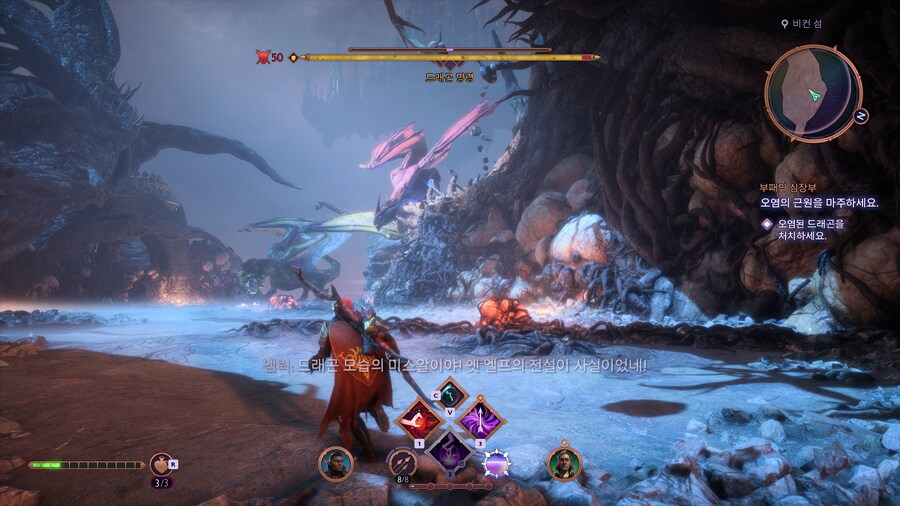Select the 오염된 드래곤을 처치하세요 objective
Viewport: 900px width, 506px height.
pyautogui.click(x=808, y=230)
